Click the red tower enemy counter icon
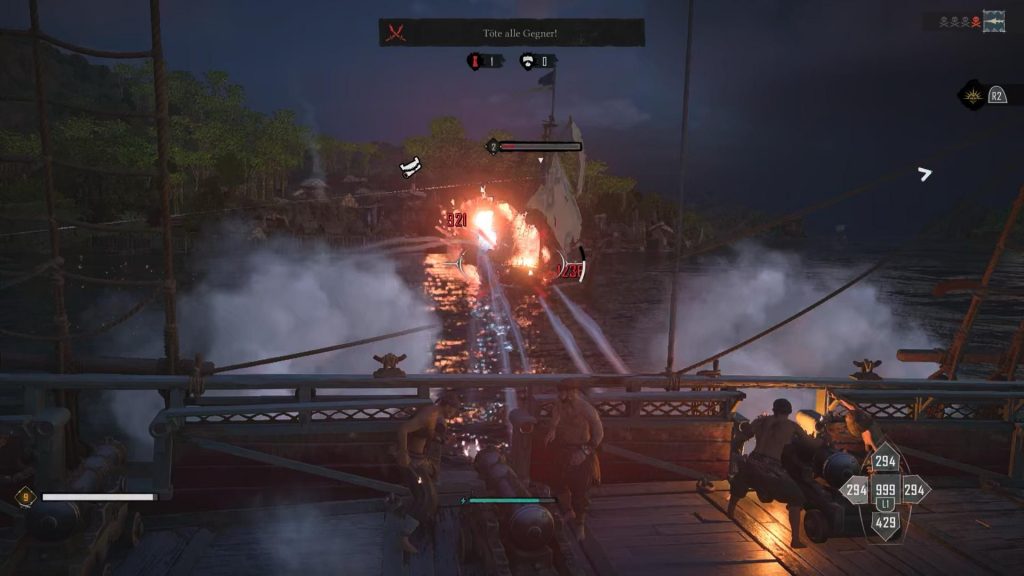Viewport: 1024px width, 576px height. [473, 62]
